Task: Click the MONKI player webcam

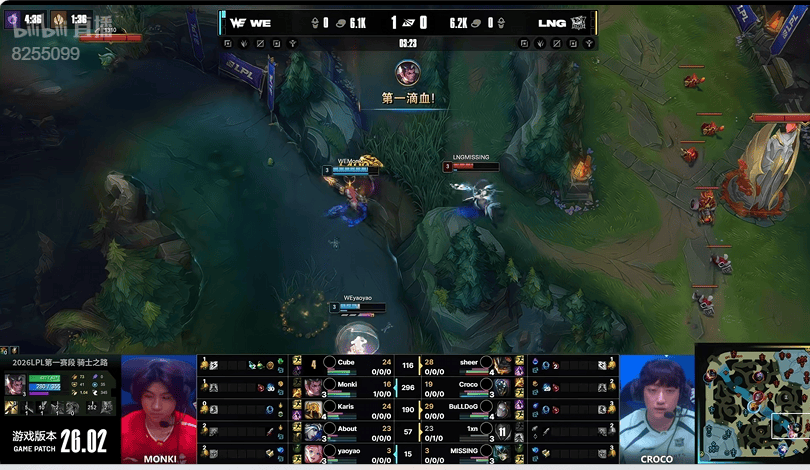Action: click(159, 408)
